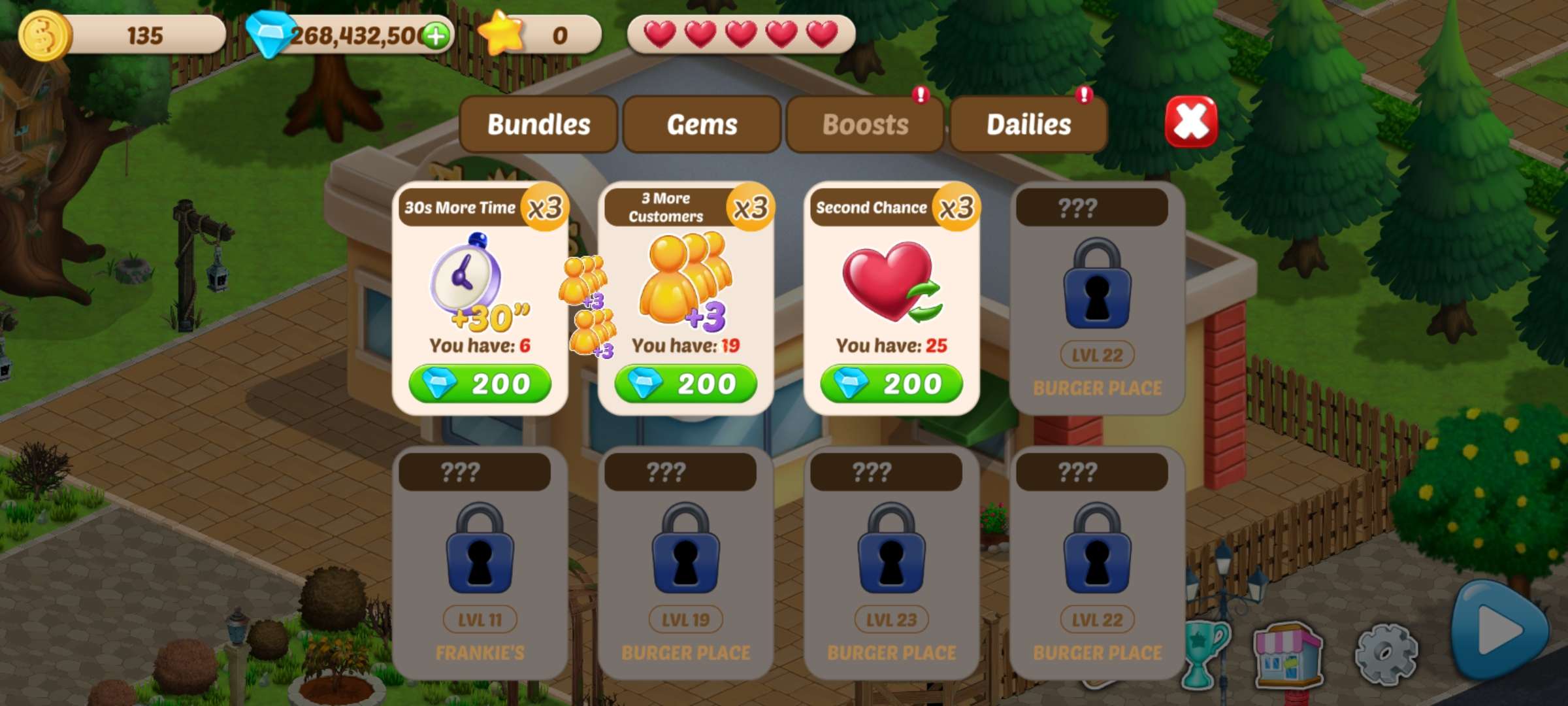This screenshot has height=706, width=1568.
Task: Select the Boosts tab
Action: (x=865, y=124)
